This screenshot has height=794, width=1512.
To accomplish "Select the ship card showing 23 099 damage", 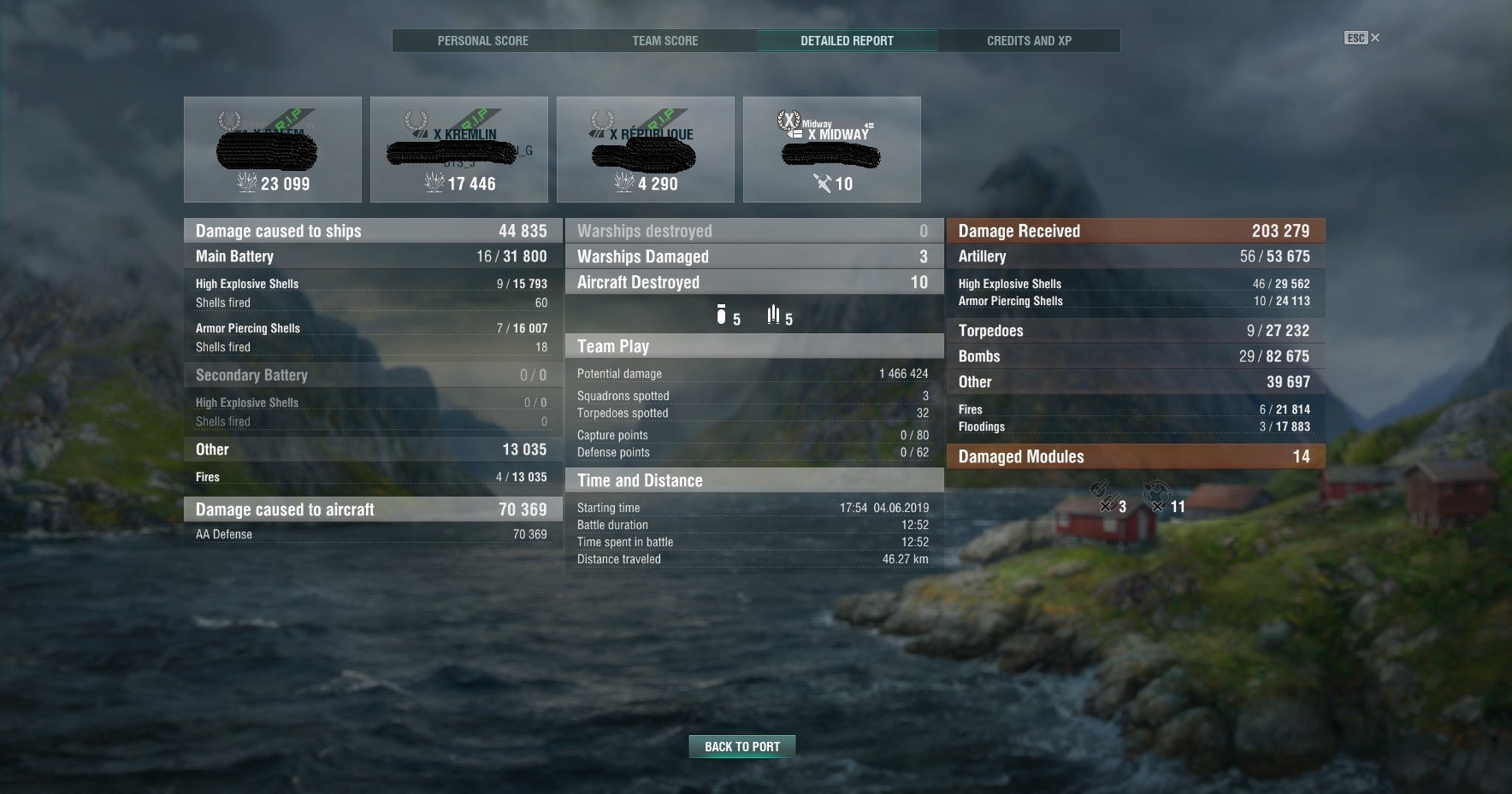I will pyautogui.click(x=273, y=150).
